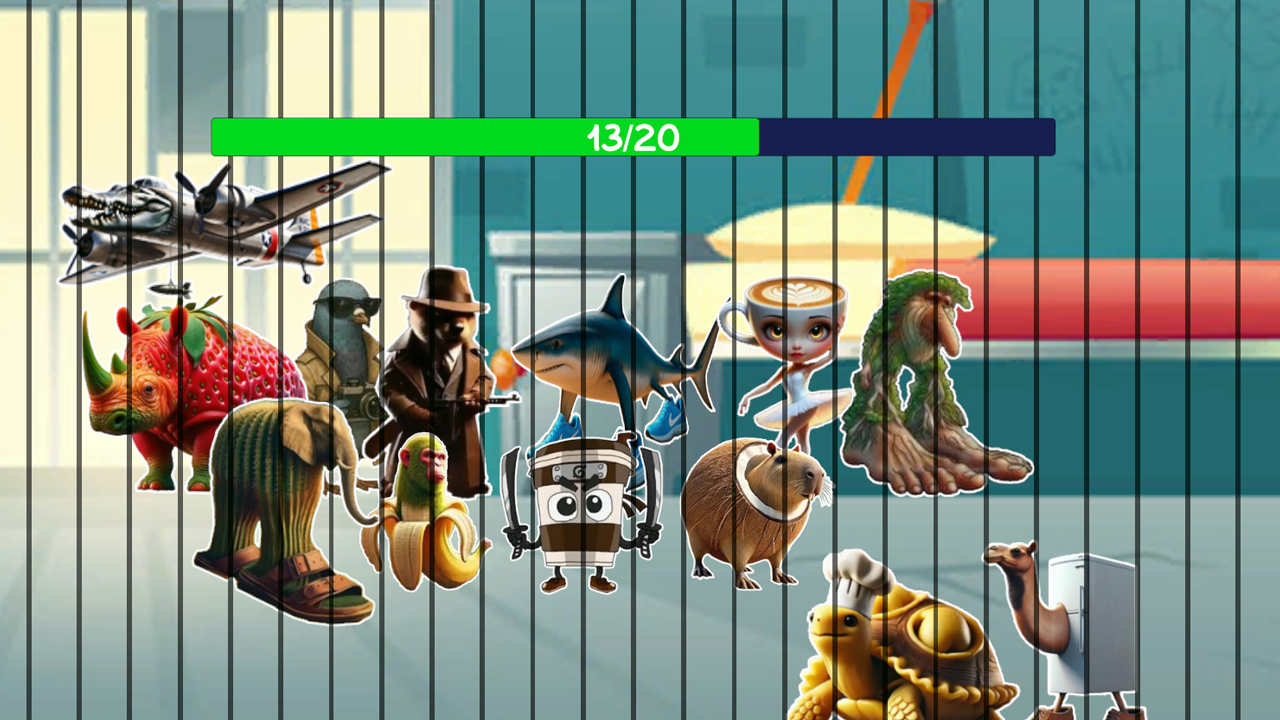Click the strawberry rhino creature
This screenshot has width=1280, height=720.
pyautogui.click(x=170, y=390)
